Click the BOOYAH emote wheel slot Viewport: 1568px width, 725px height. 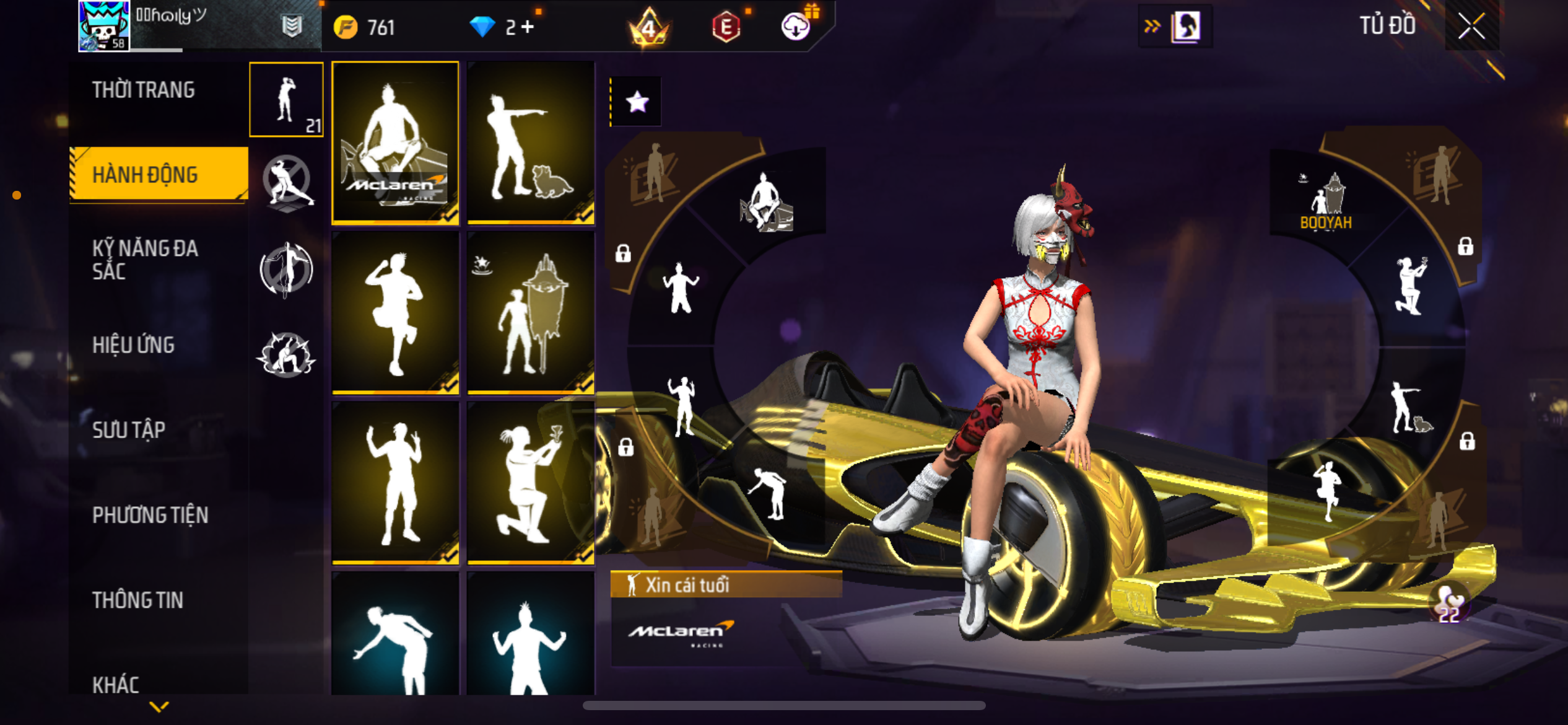[x=1326, y=203]
